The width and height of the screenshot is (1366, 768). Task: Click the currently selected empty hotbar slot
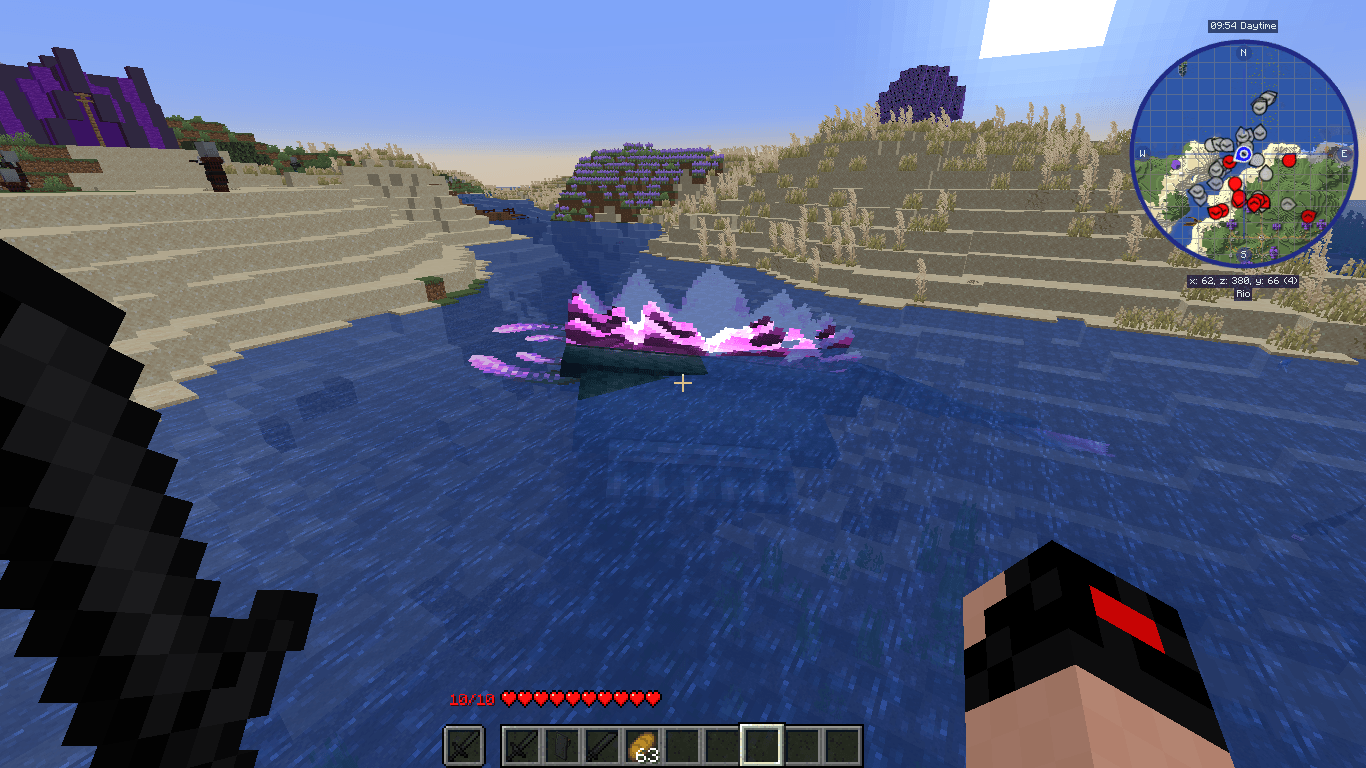point(762,743)
